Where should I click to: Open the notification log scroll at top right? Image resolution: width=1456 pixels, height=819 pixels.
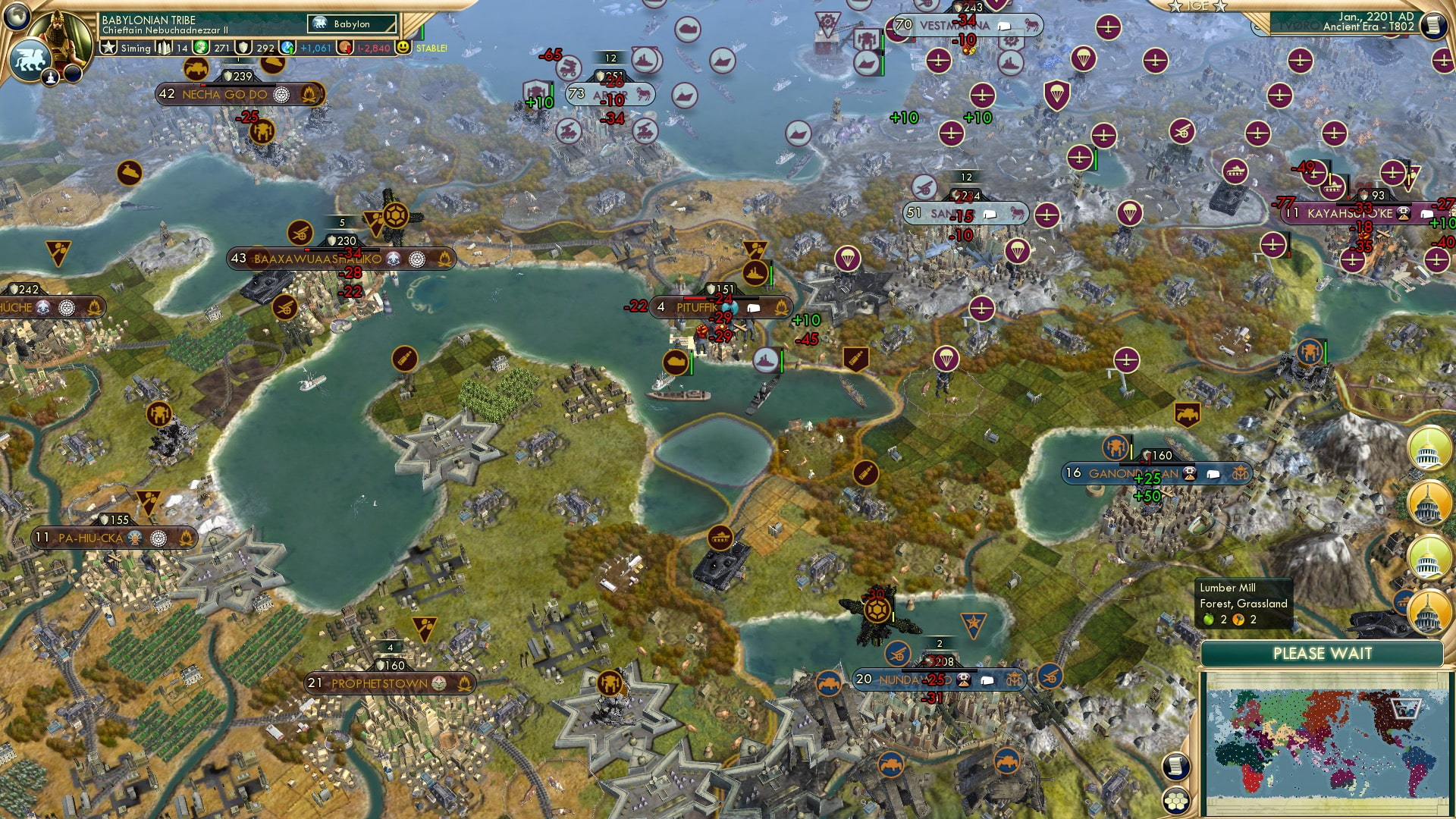click(x=1433, y=24)
